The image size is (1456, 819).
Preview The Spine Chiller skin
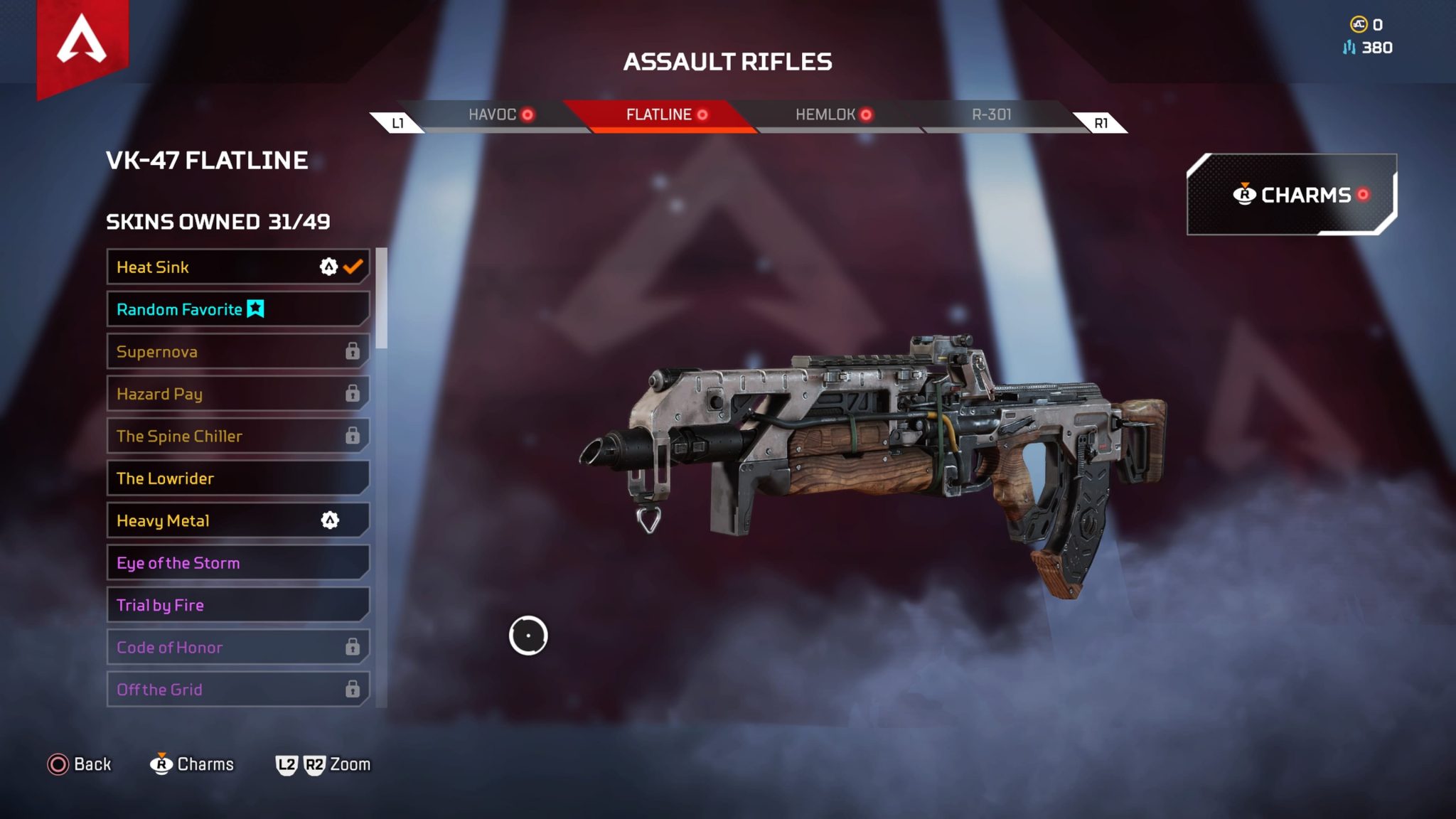pyautogui.click(x=237, y=436)
